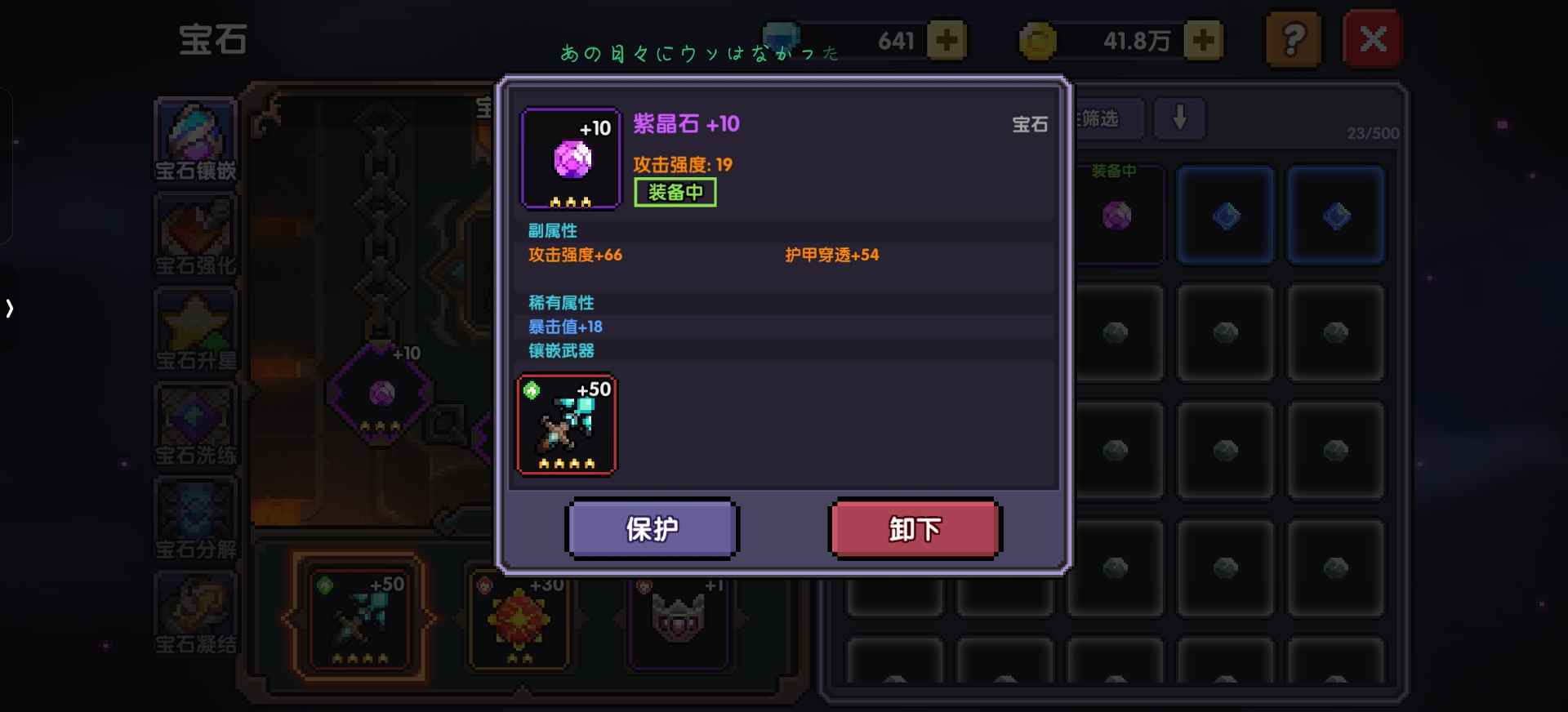Close the gem screen with the red X
This screenshot has height=712, width=1568.
tap(1371, 38)
